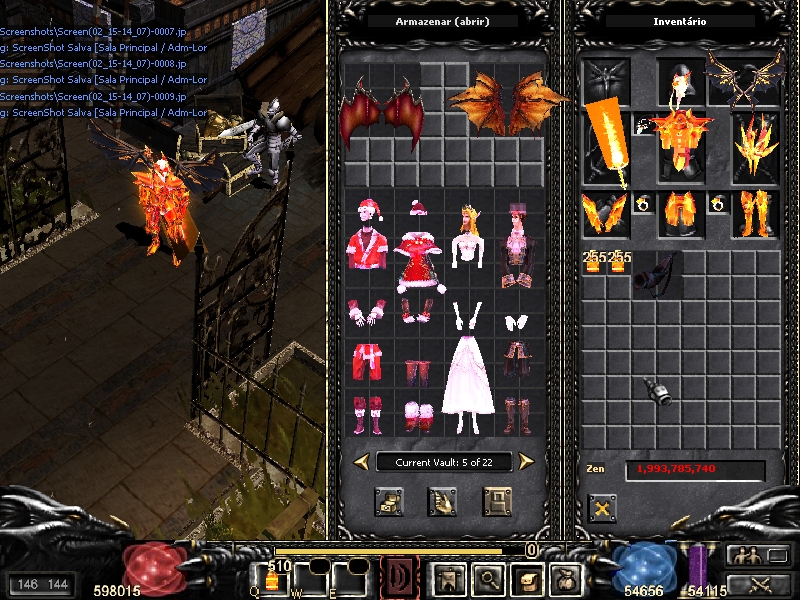Open the magnifier search button on the bottom bar
The image size is (800, 600).
point(488,579)
